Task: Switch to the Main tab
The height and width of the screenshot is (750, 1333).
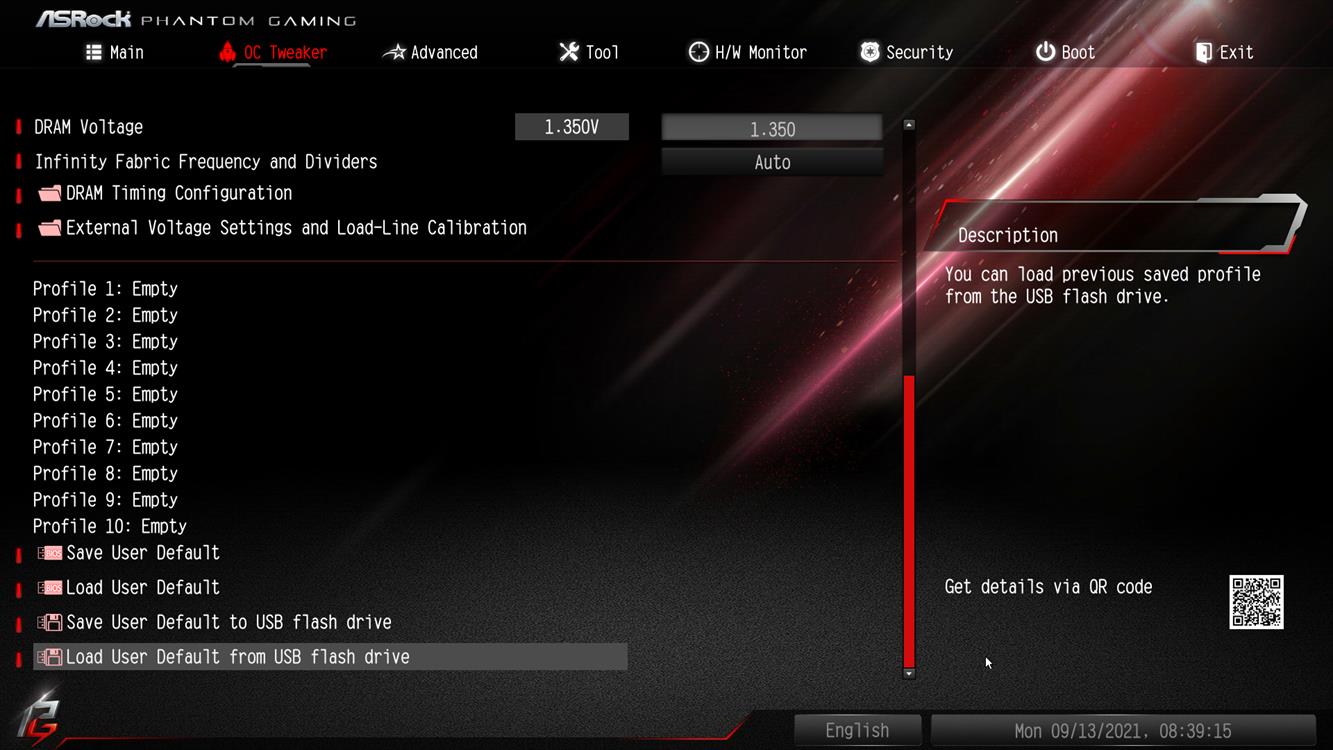Action: pyautogui.click(x=115, y=52)
